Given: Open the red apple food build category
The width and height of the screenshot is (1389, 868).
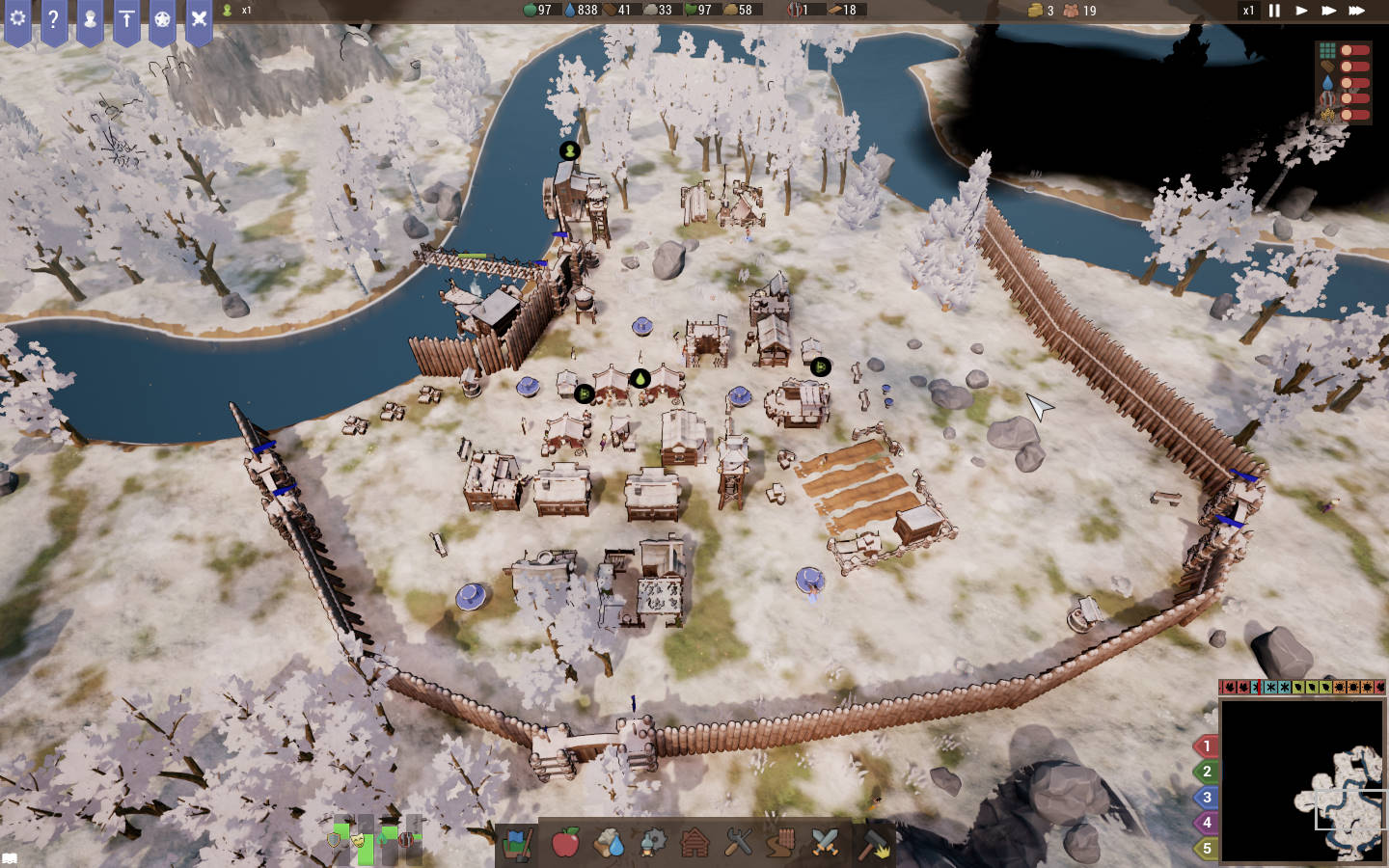Looking at the screenshot, I should tap(565, 843).
